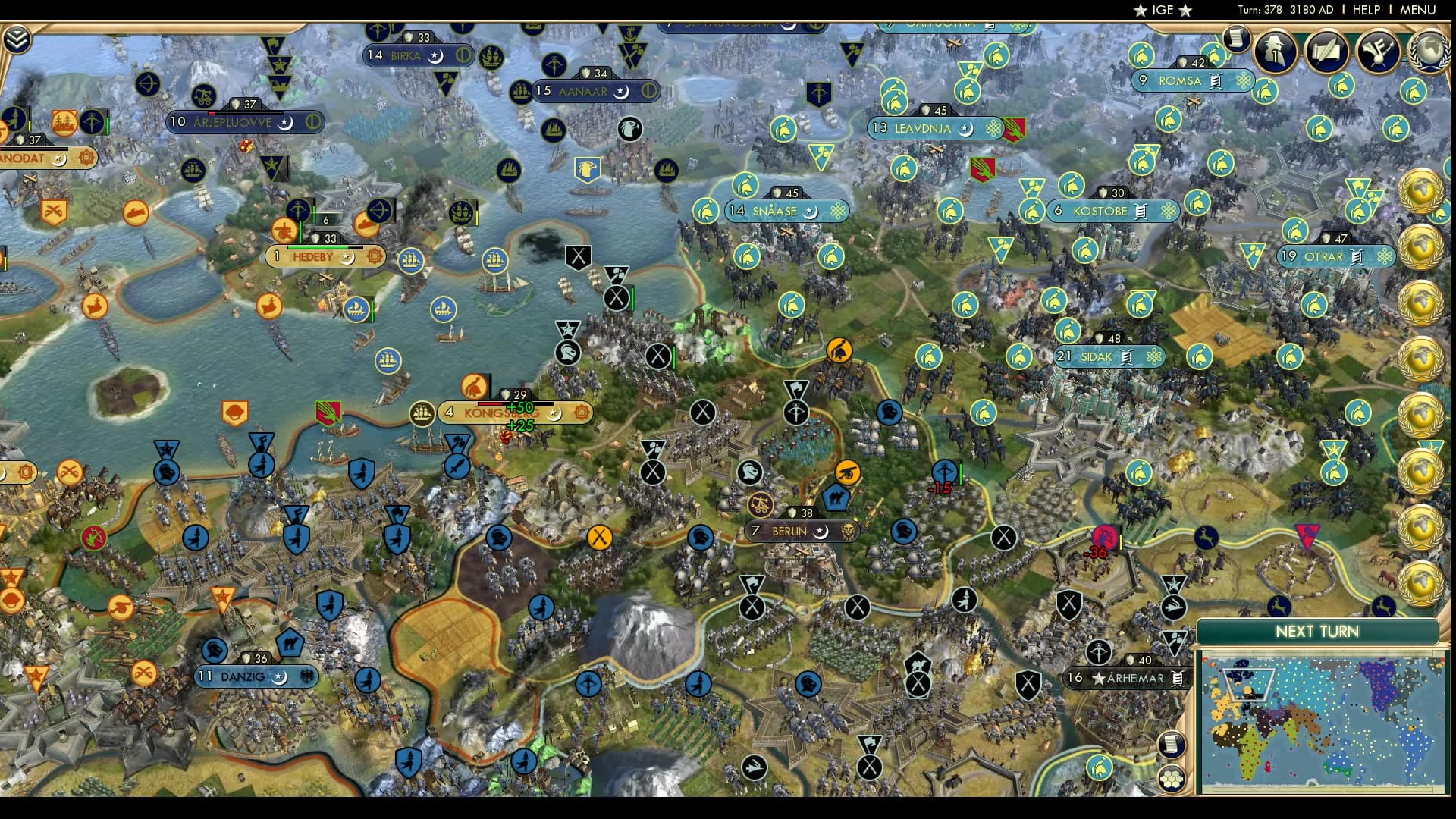Screen dimensions: 1456x819
Task: Toggle strategic view with the hex grid icon
Action: point(1172,779)
